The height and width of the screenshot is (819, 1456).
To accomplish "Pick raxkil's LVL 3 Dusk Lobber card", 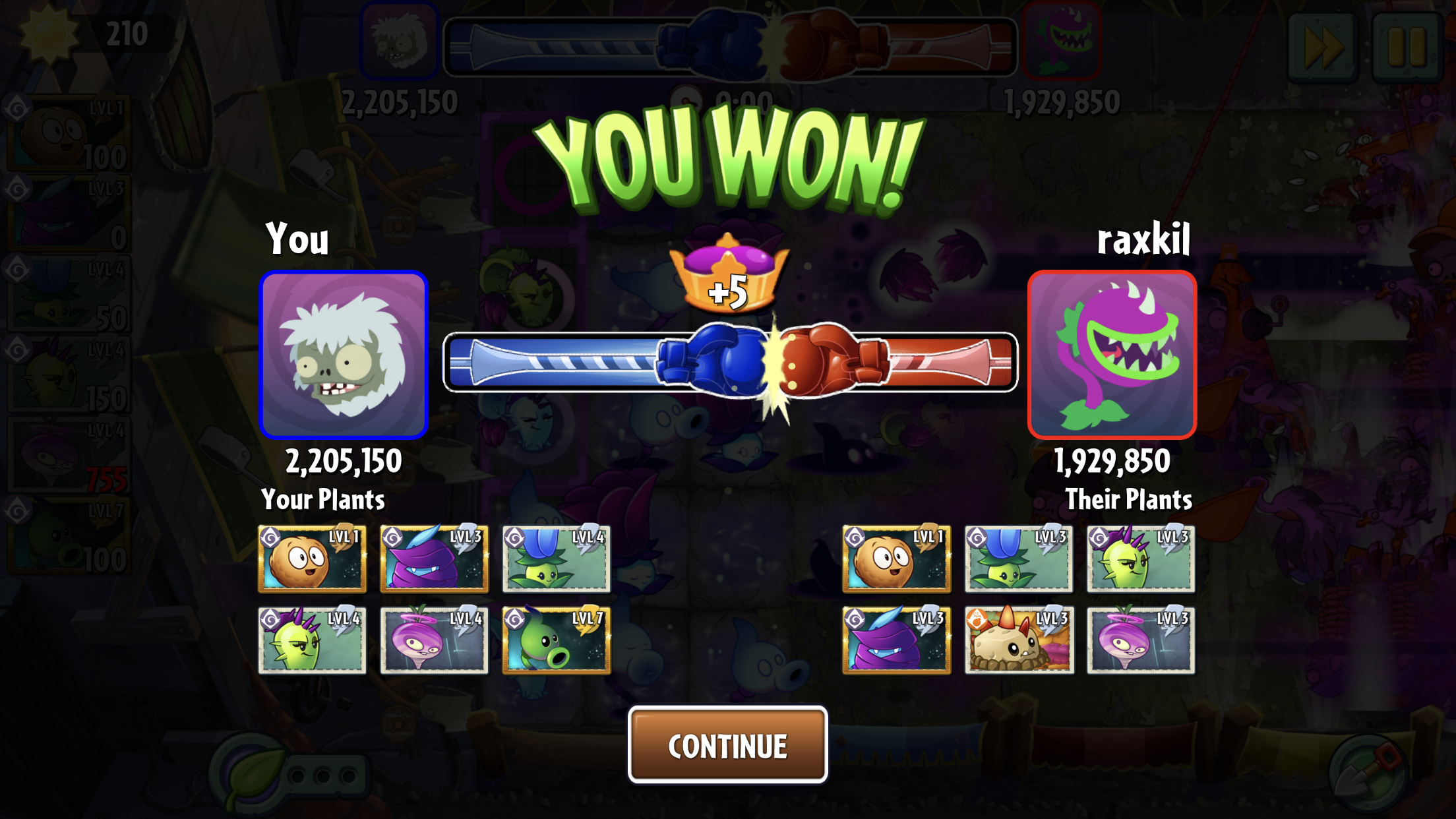I will pos(1141,559).
